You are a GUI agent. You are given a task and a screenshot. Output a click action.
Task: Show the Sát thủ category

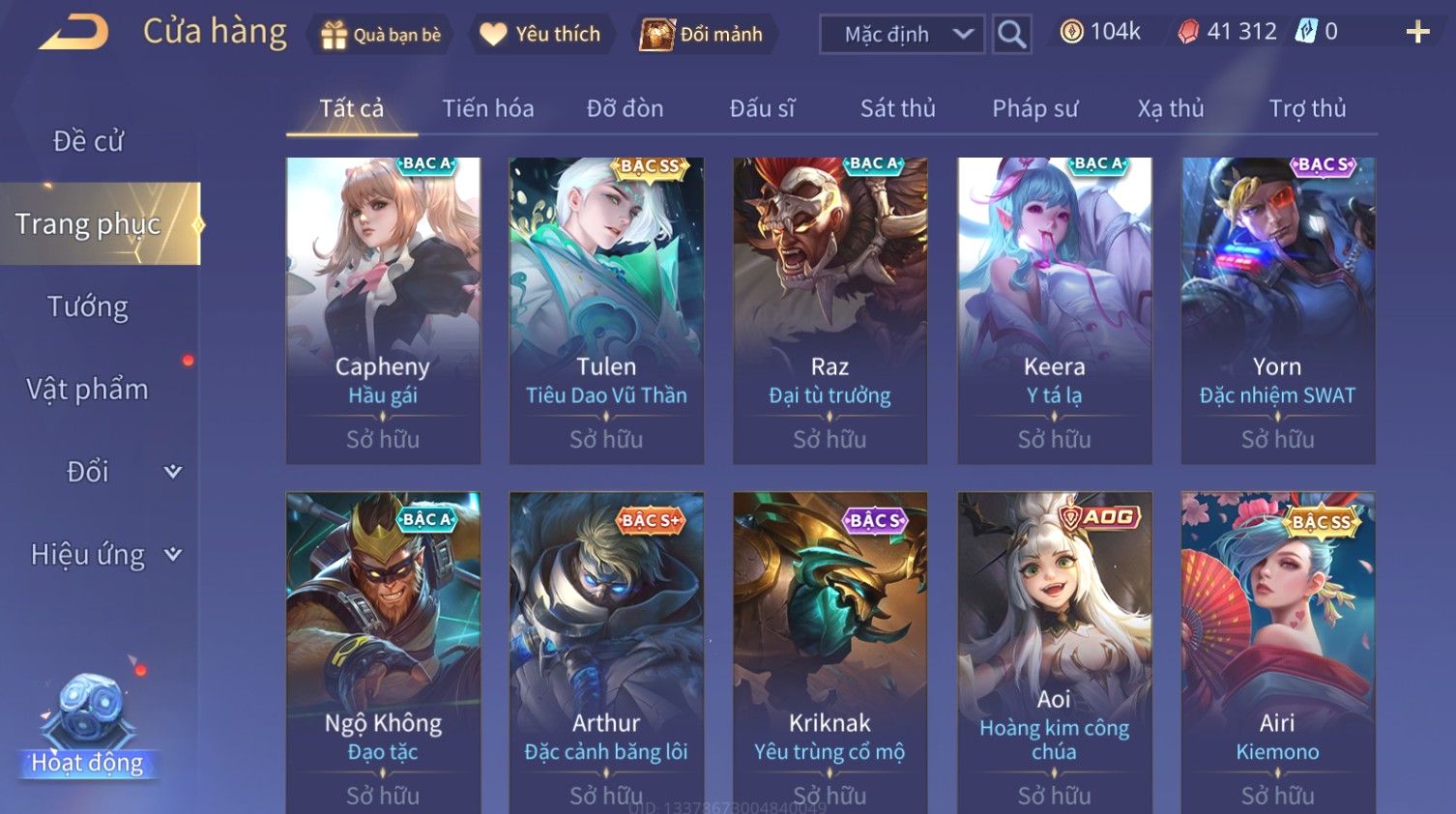tap(897, 108)
